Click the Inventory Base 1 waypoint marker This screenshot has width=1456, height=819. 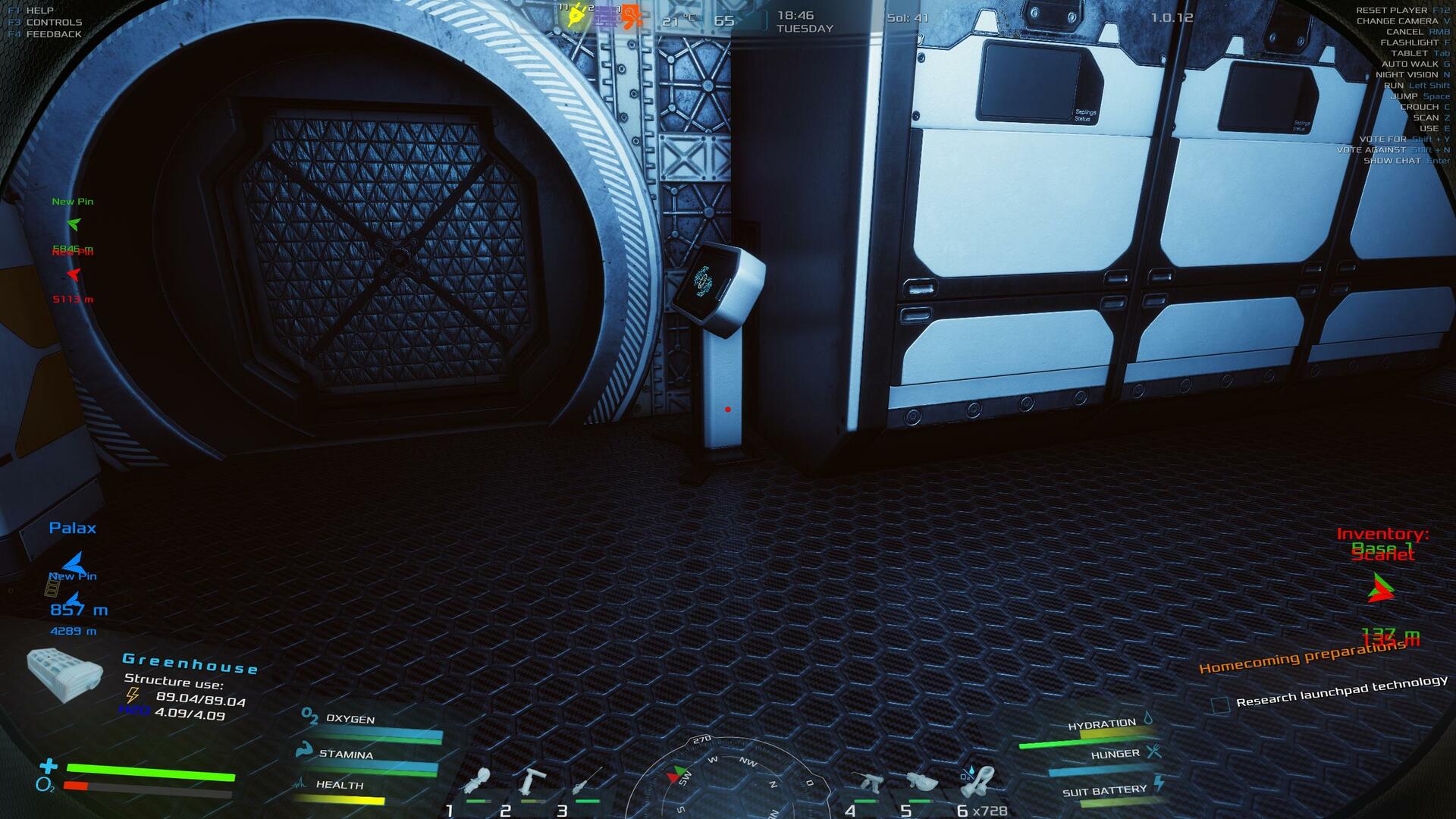tap(1381, 588)
